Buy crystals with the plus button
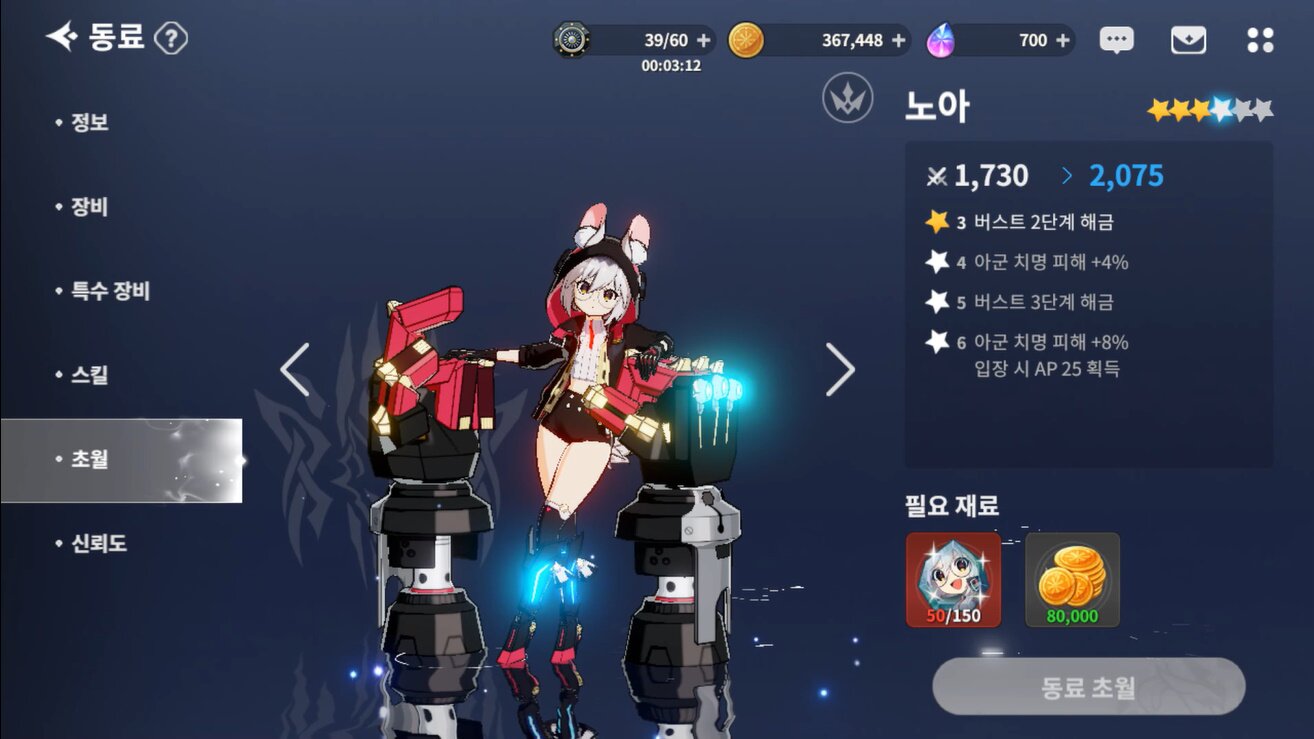The image size is (1314, 739). (1062, 40)
